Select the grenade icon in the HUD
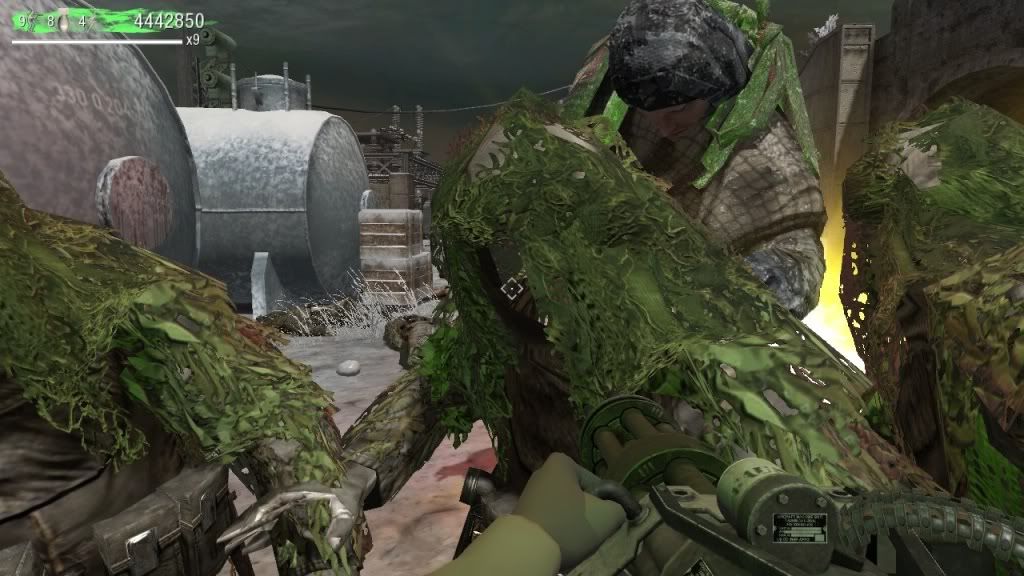1024x576 pixels. [63, 21]
